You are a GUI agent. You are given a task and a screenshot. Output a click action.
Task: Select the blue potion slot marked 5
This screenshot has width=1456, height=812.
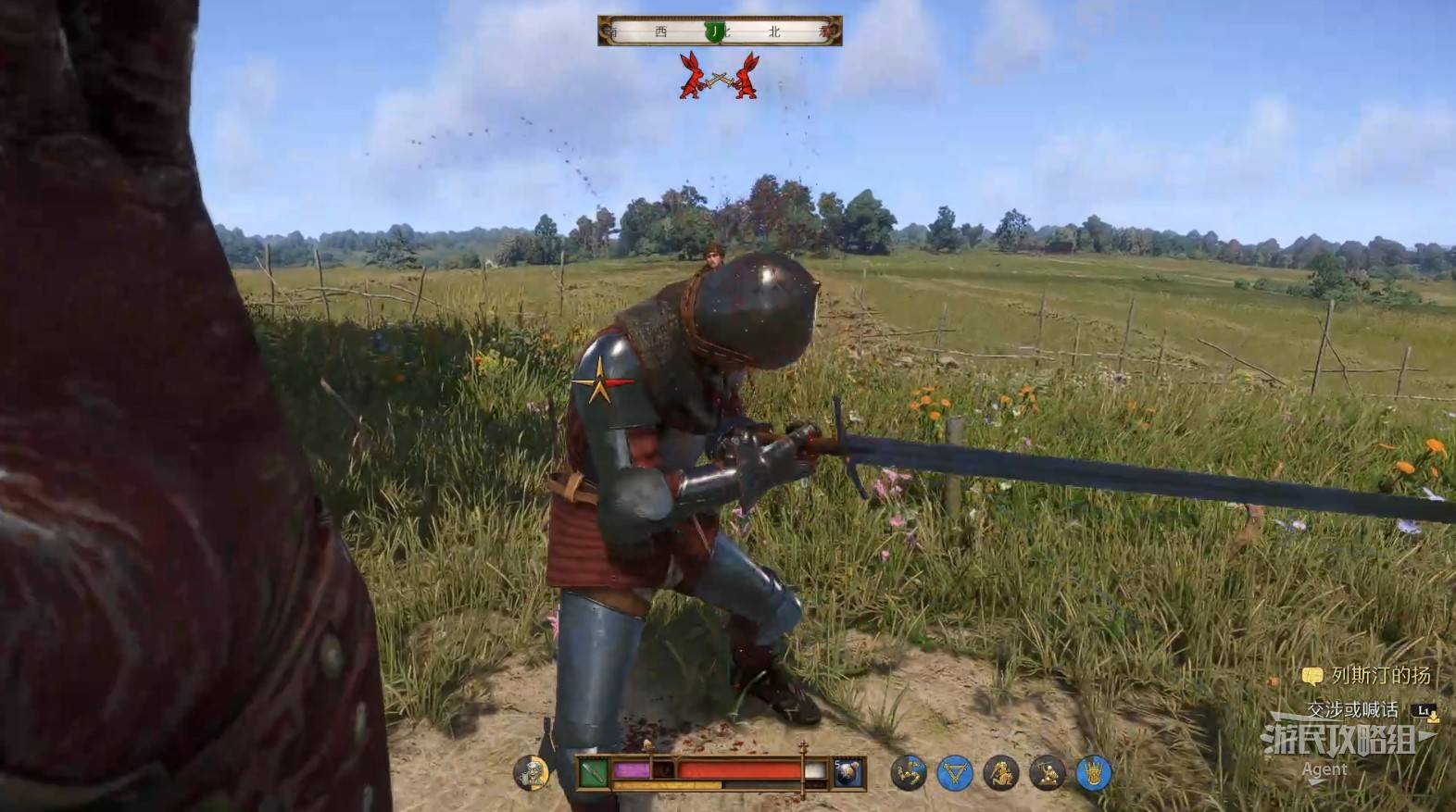(847, 772)
